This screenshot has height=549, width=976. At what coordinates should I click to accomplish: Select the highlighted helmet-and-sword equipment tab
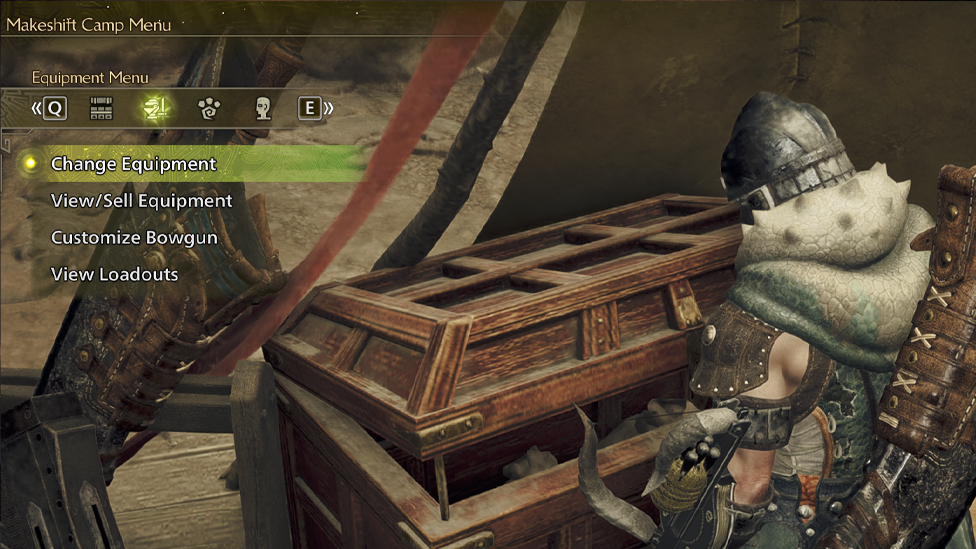[x=156, y=108]
